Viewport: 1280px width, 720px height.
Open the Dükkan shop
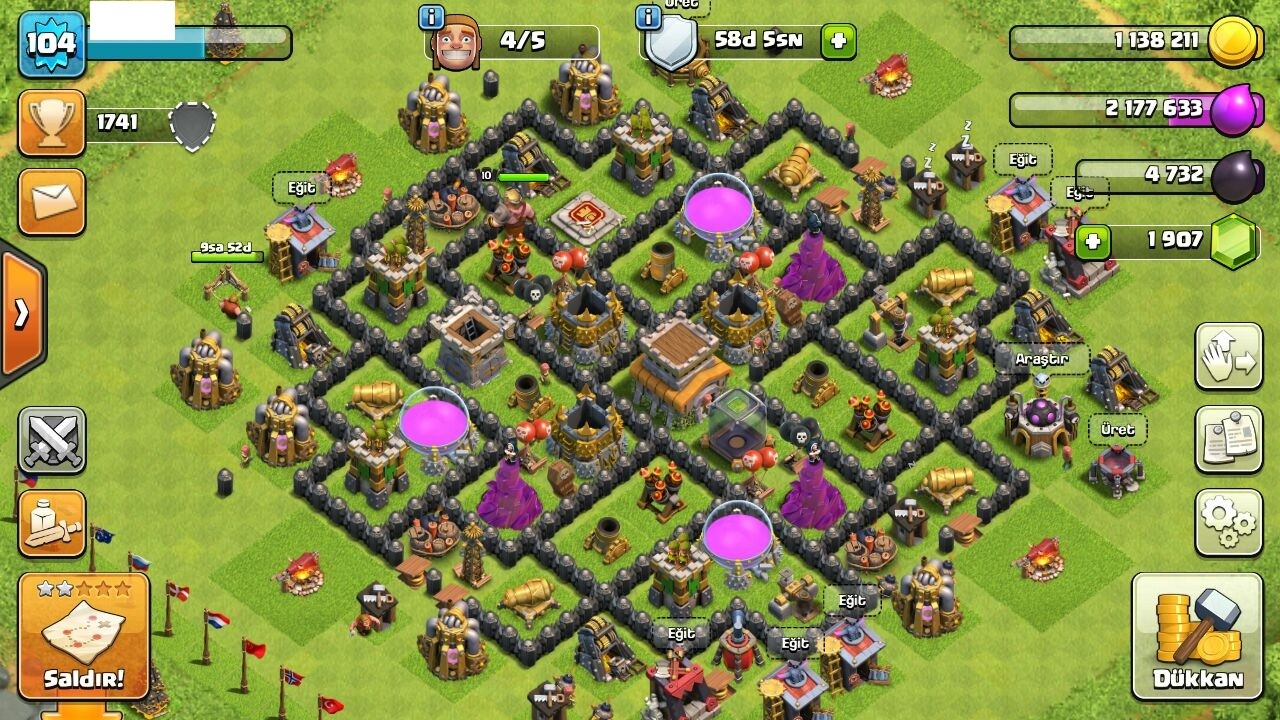pos(1197,636)
